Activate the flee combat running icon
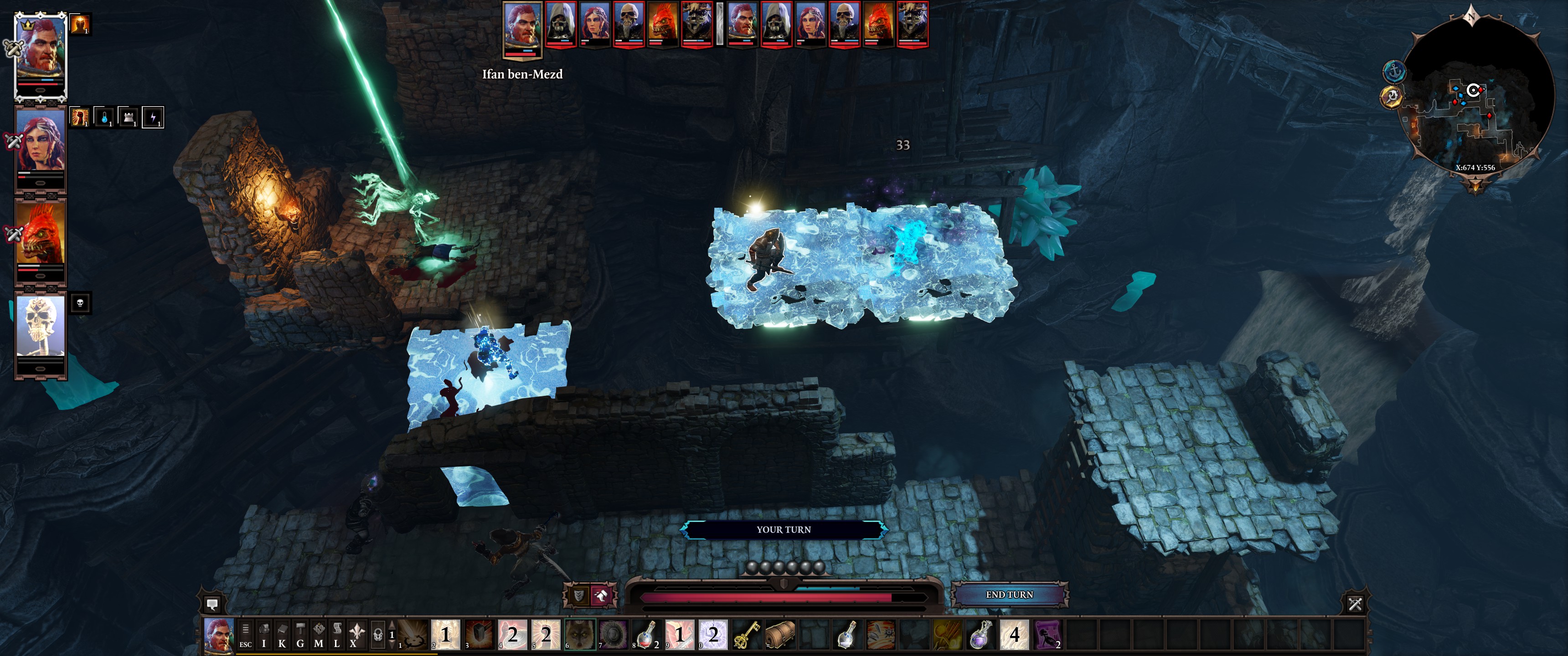Image resolution: width=1568 pixels, height=656 pixels. pyautogui.click(x=601, y=595)
